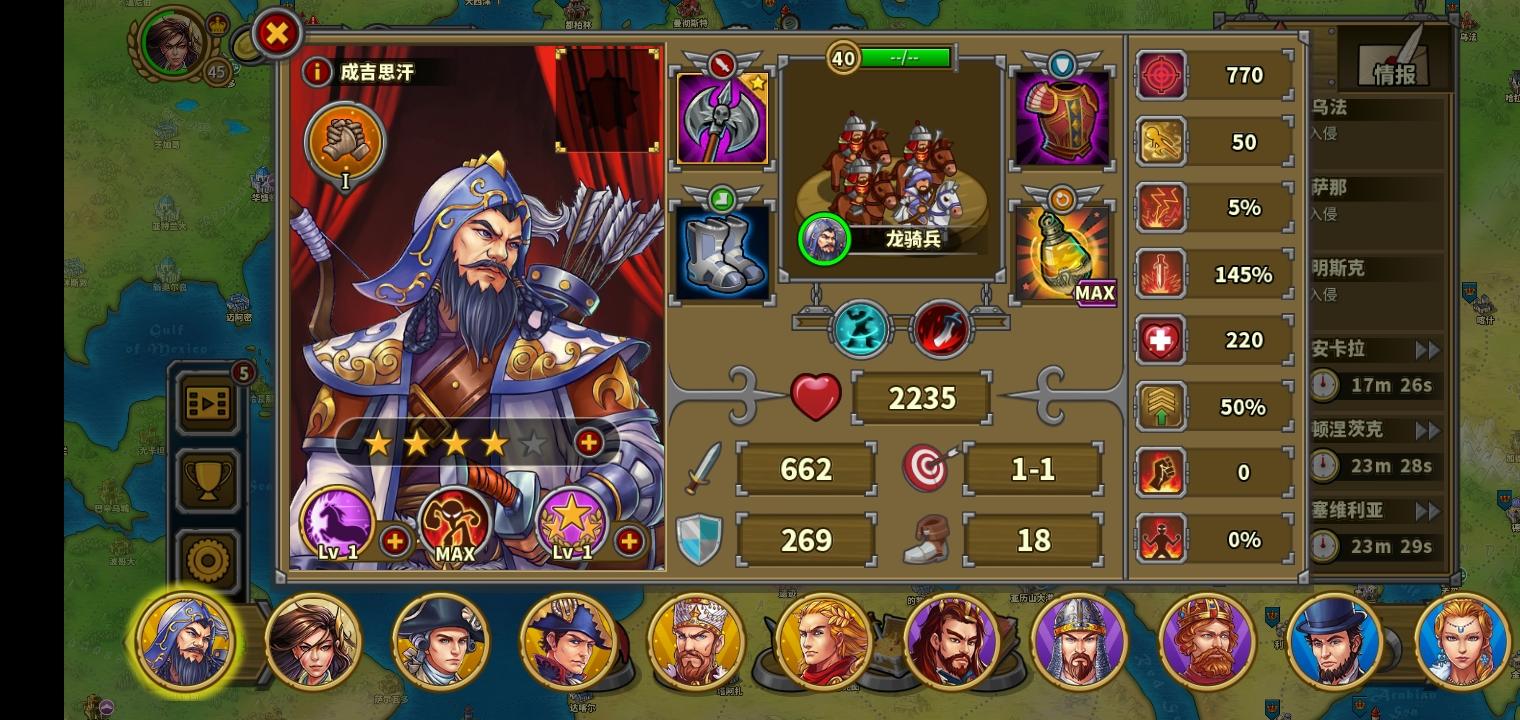Viewport: 1520px width, 720px height.
Task: Toggle the blue cavalry class emblem
Action: tap(858, 328)
